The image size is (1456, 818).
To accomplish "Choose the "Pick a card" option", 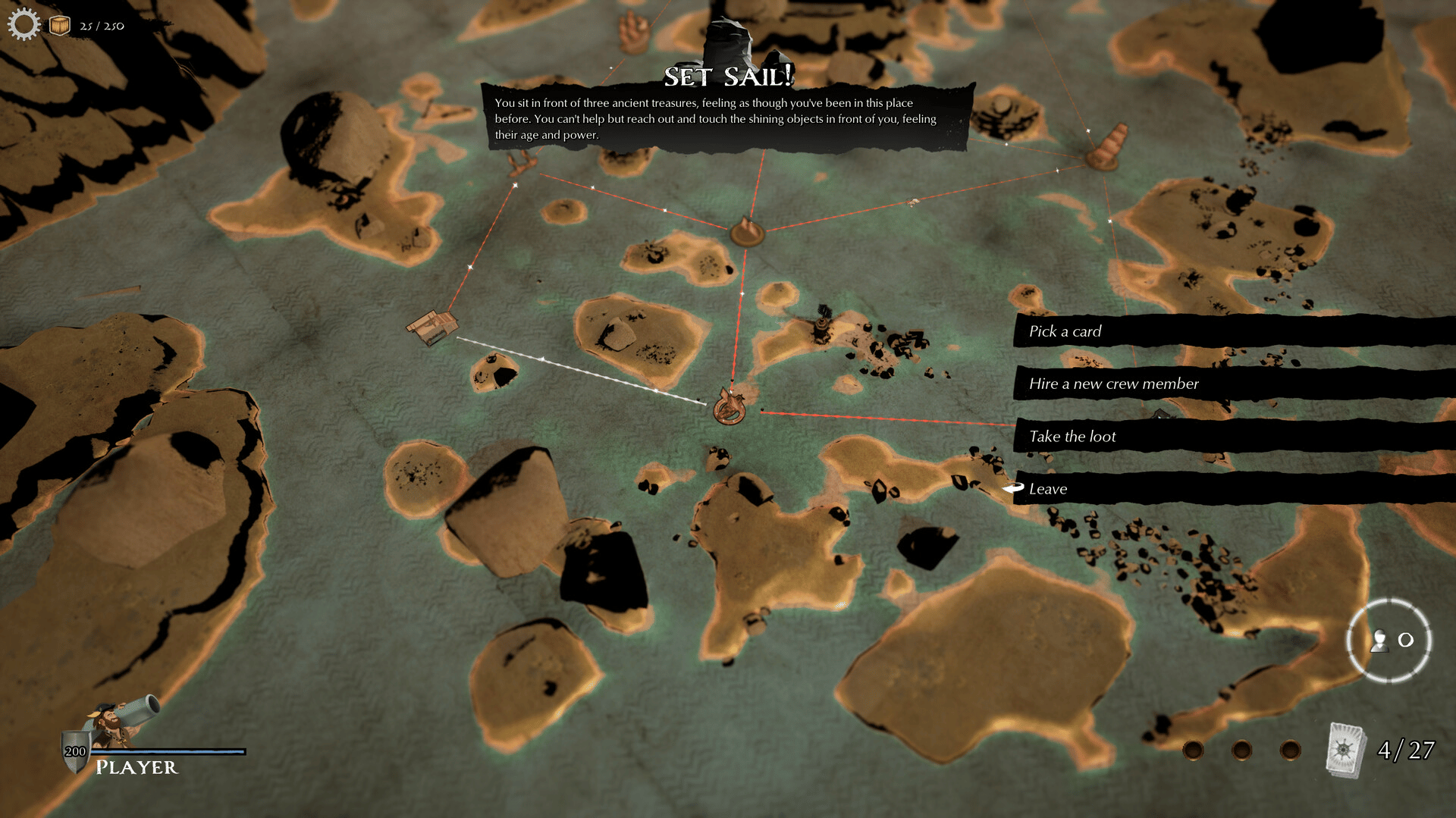I will (x=1065, y=331).
